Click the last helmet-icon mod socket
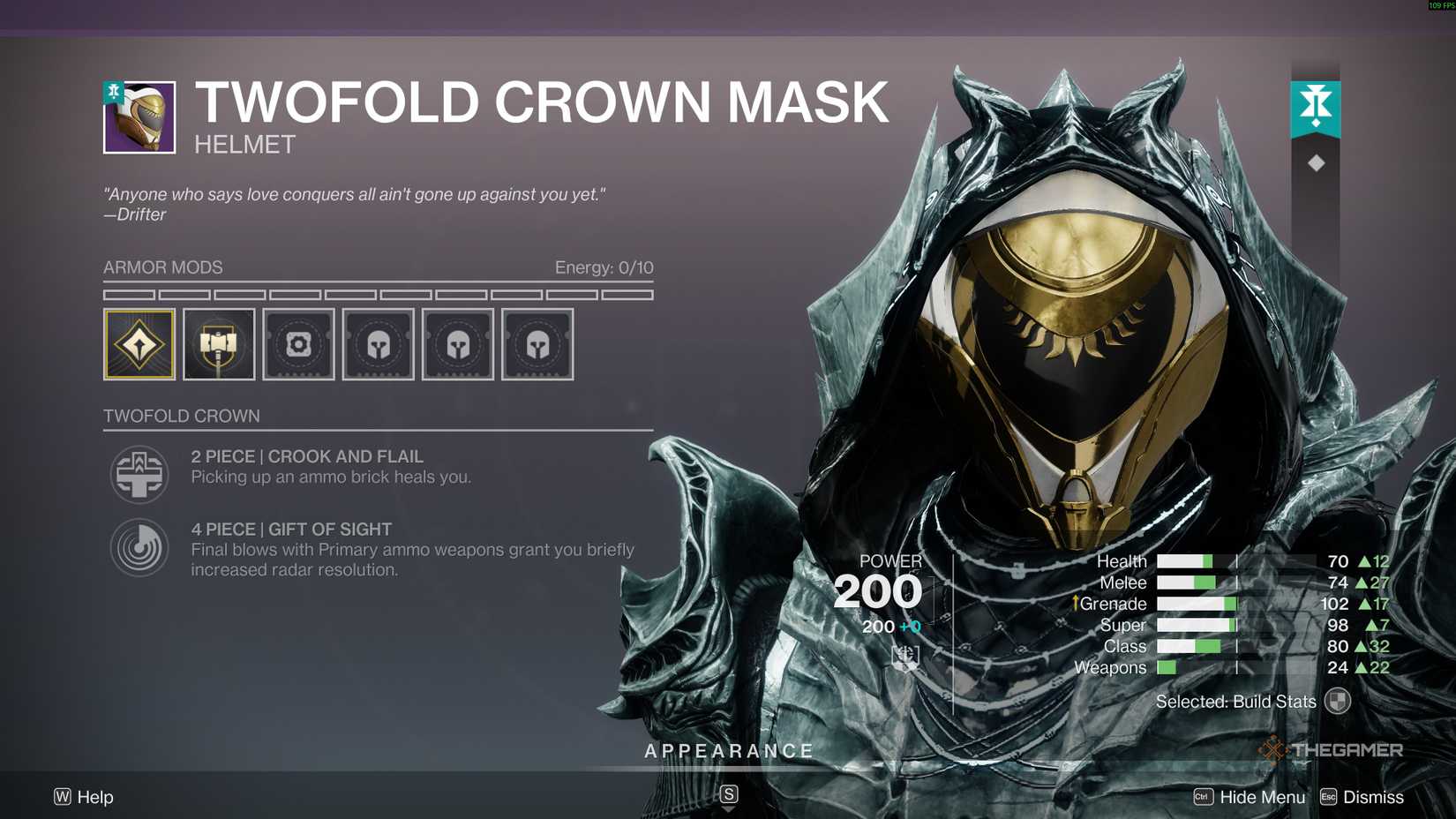 coord(537,344)
